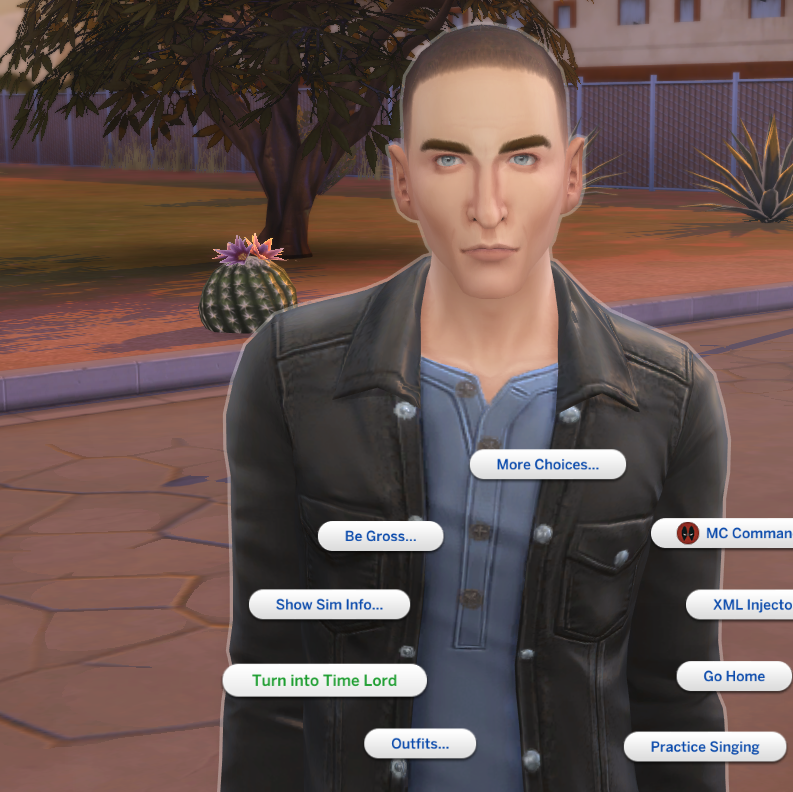Choose the Be Gross interaction
The width and height of the screenshot is (793, 792).
[380, 536]
